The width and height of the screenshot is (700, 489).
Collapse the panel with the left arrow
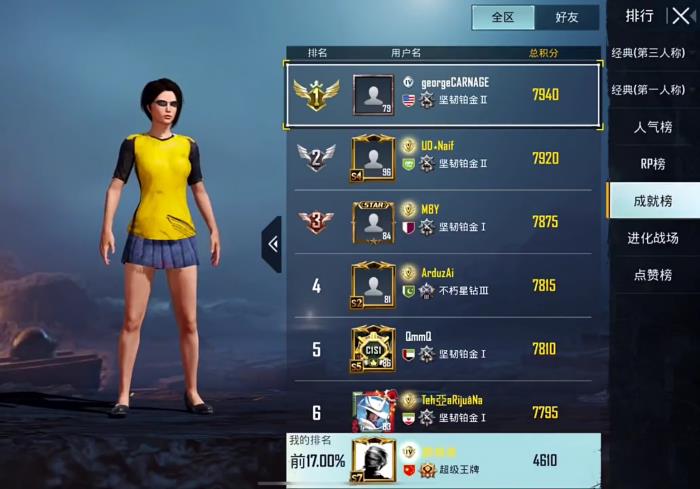(x=272, y=244)
